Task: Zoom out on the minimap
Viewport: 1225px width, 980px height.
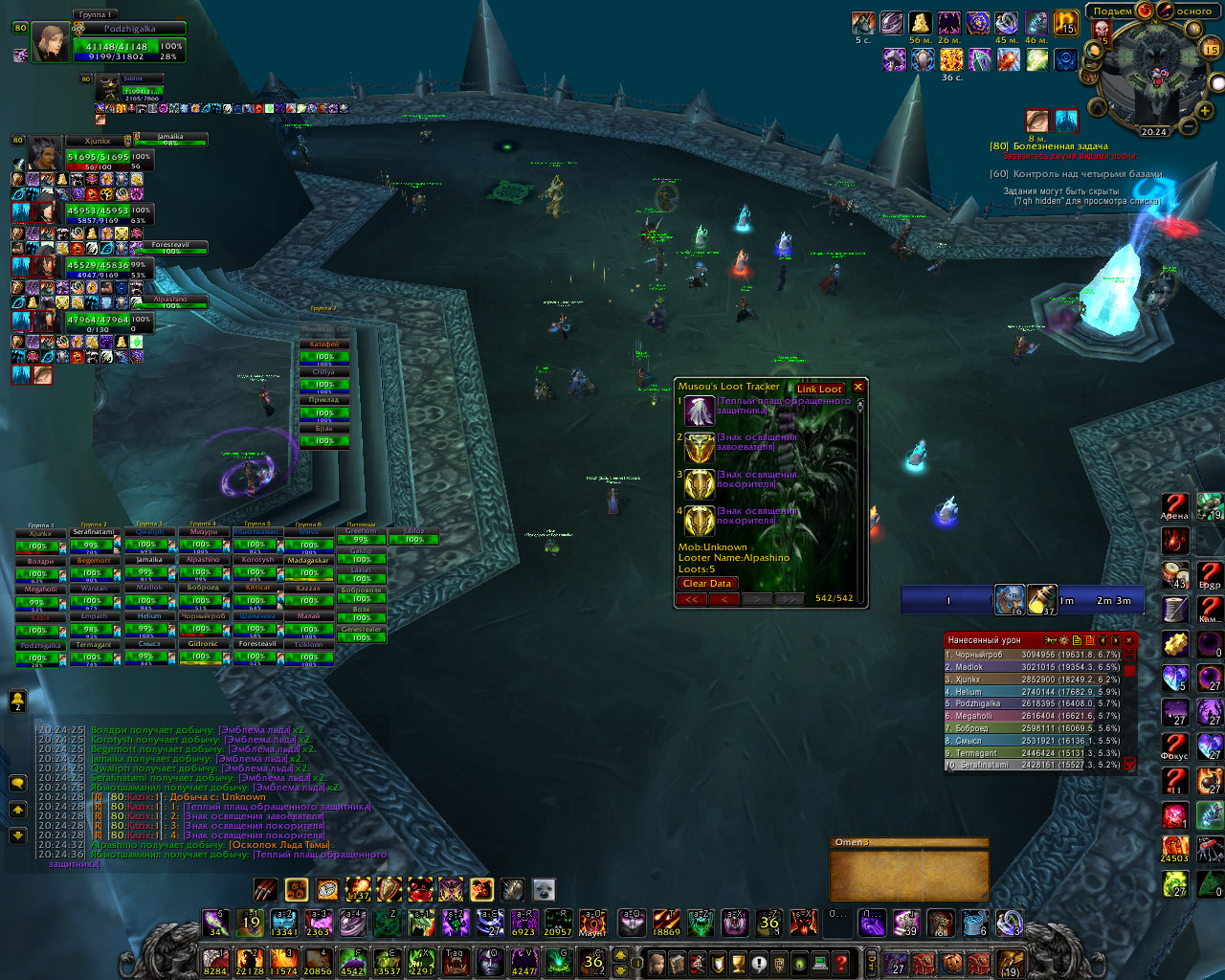Action: tap(1188, 124)
